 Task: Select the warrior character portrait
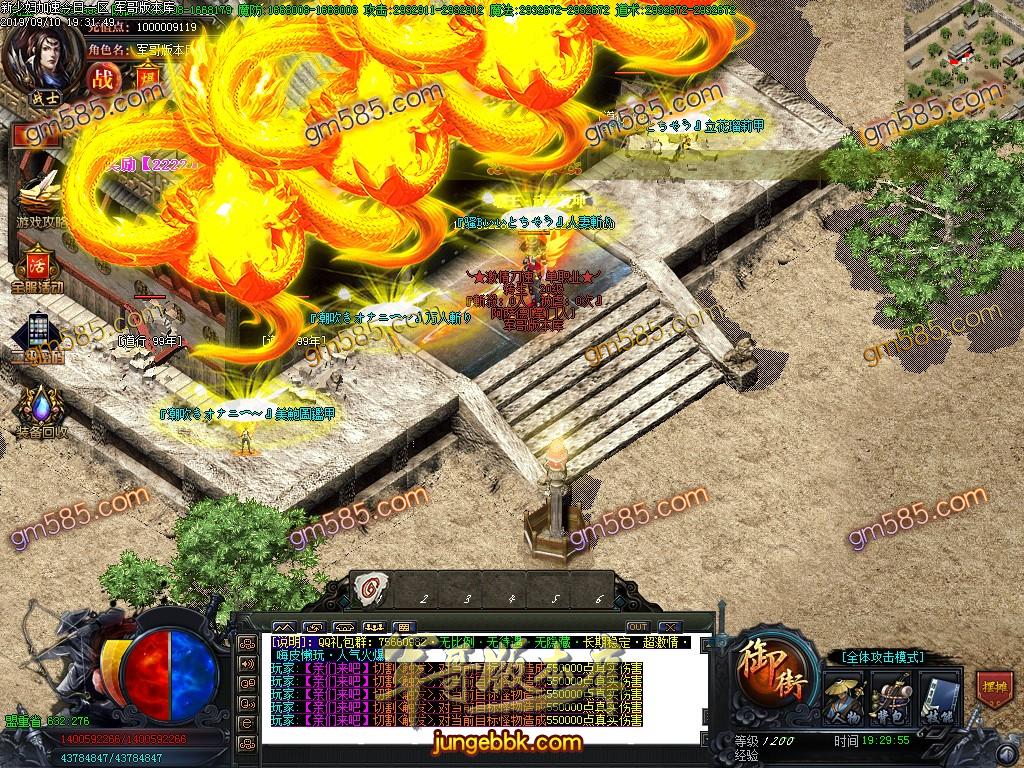(40, 58)
